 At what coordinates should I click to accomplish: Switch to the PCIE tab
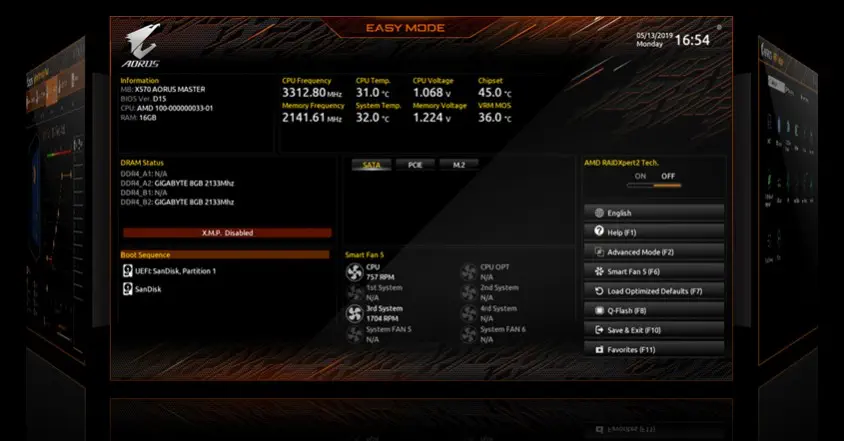tap(414, 165)
